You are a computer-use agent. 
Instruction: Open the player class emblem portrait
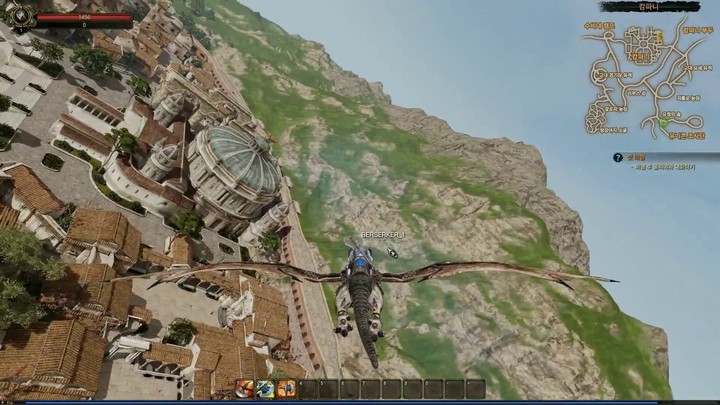coord(23,18)
